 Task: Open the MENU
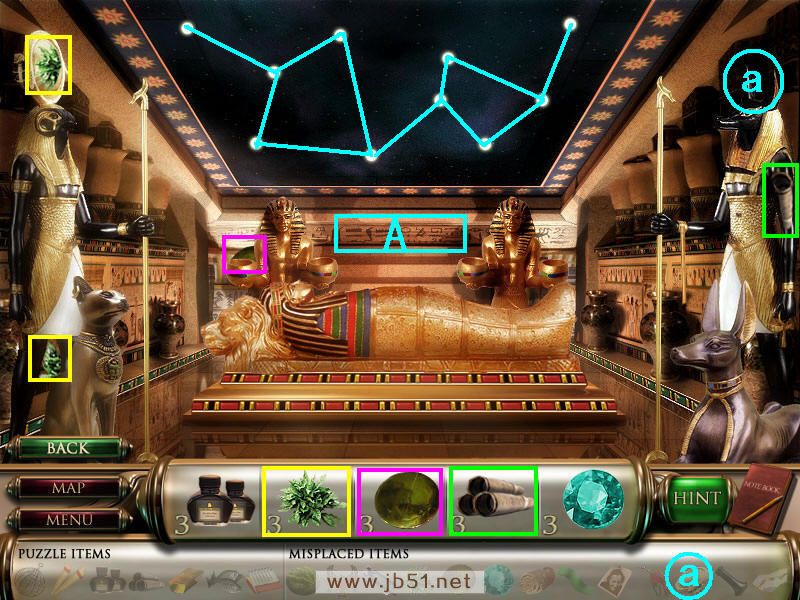click(x=68, y=520)
